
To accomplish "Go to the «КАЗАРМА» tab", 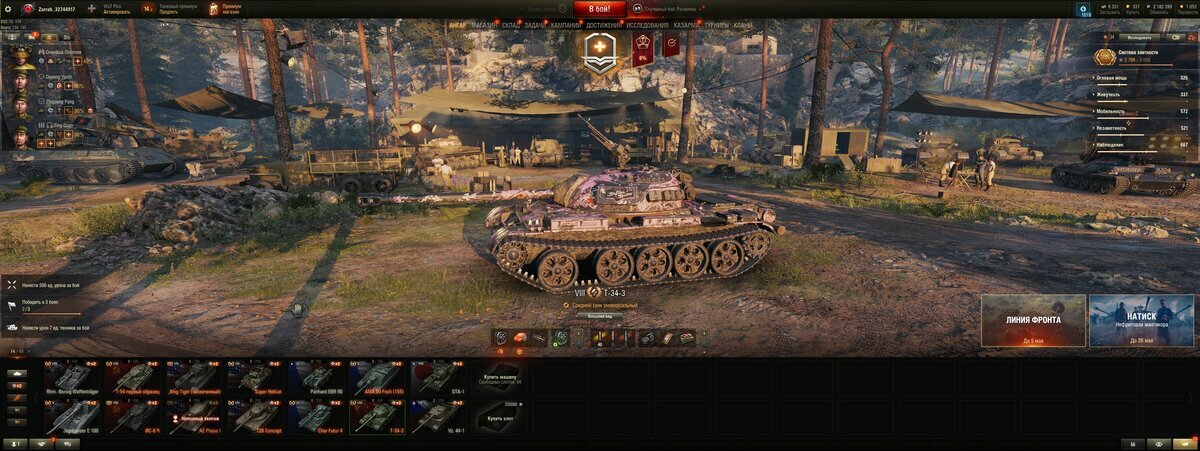I will coord(686,25).
